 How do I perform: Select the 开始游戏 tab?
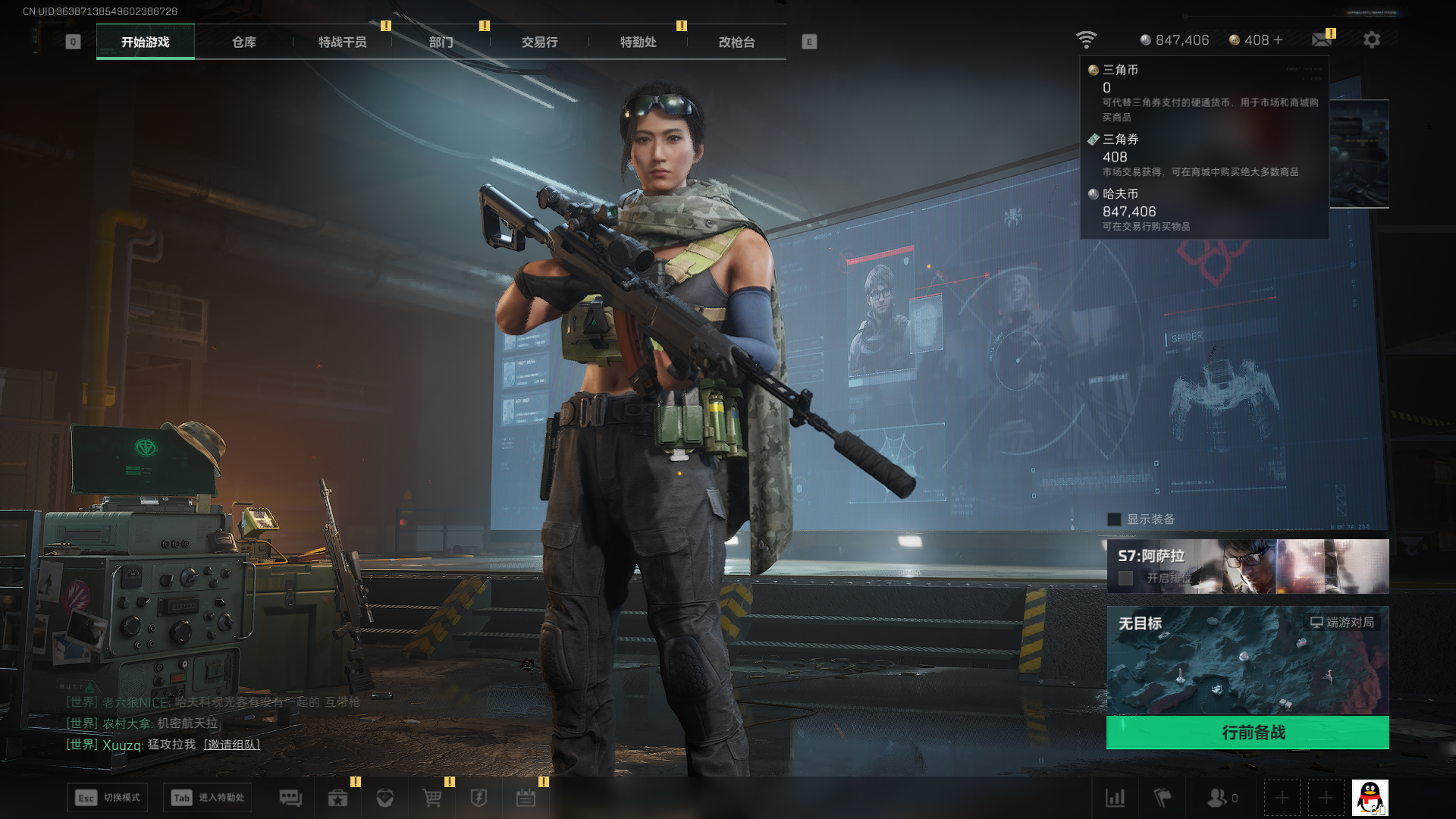146,42
